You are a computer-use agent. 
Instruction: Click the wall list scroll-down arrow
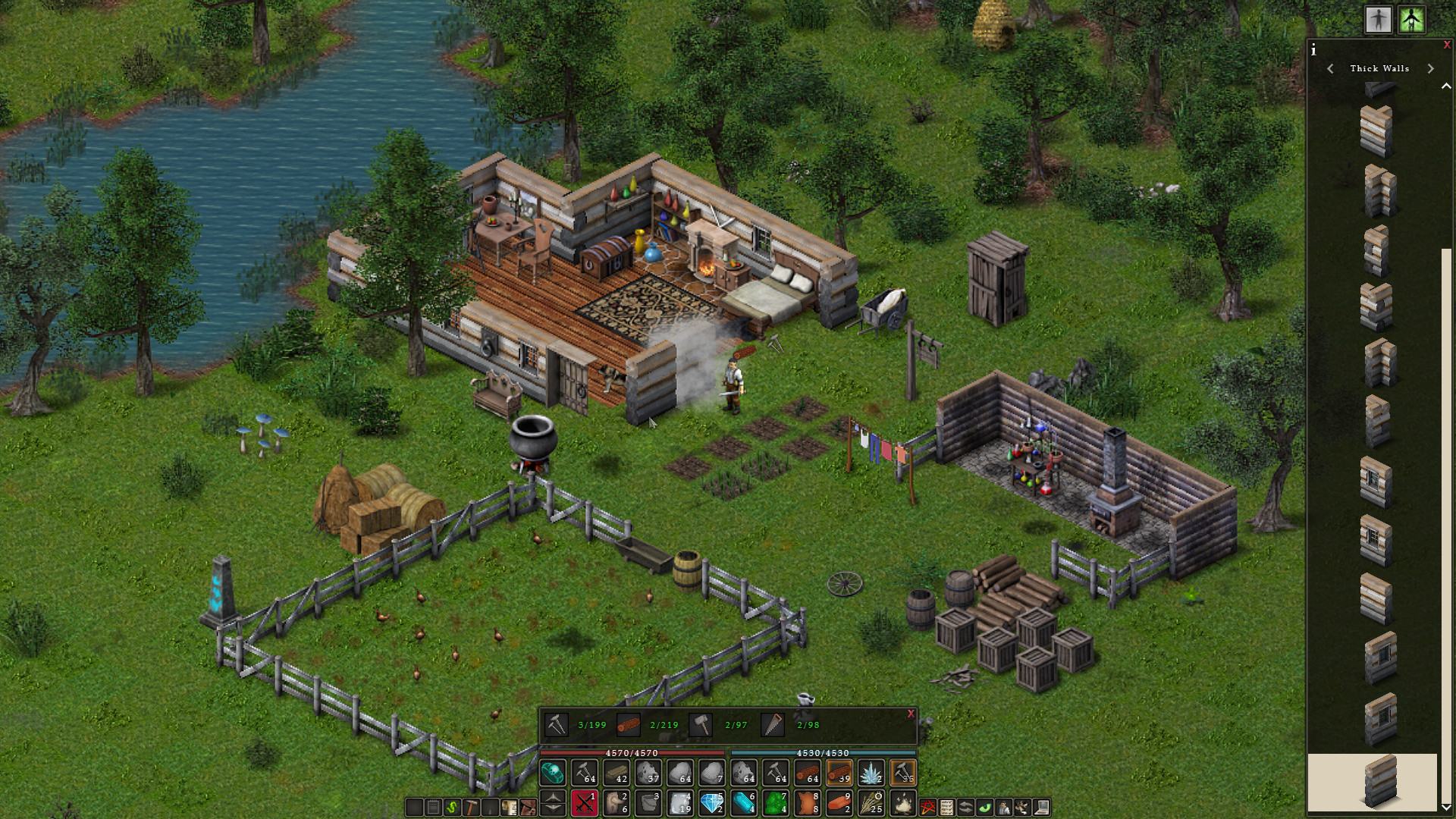(x=1446, y=807)
